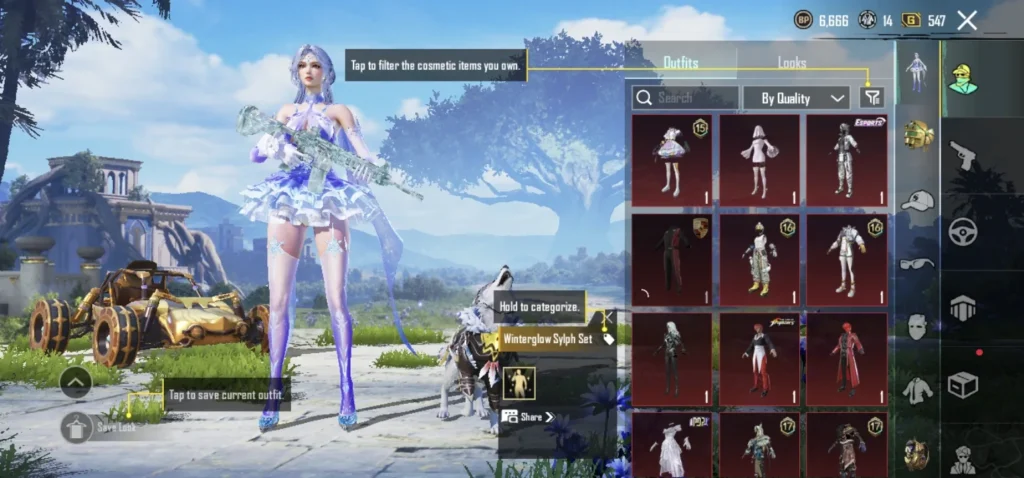Choose the white wedding dress outfit

point(672,444)
